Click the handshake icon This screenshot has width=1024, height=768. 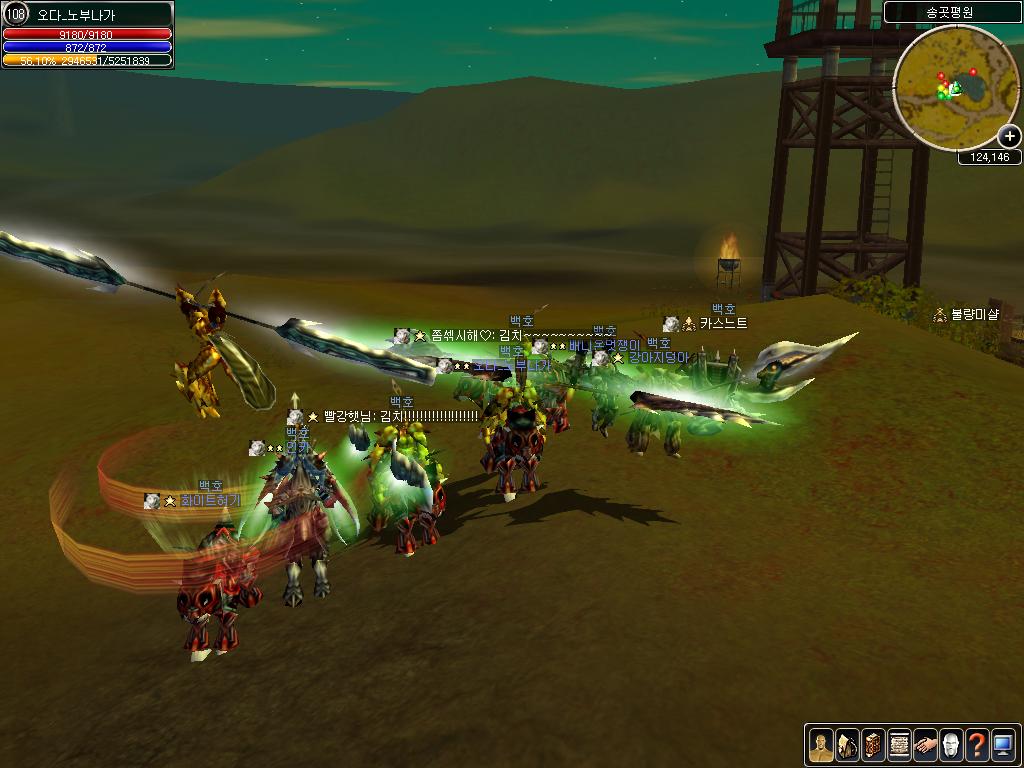(925, 744)
